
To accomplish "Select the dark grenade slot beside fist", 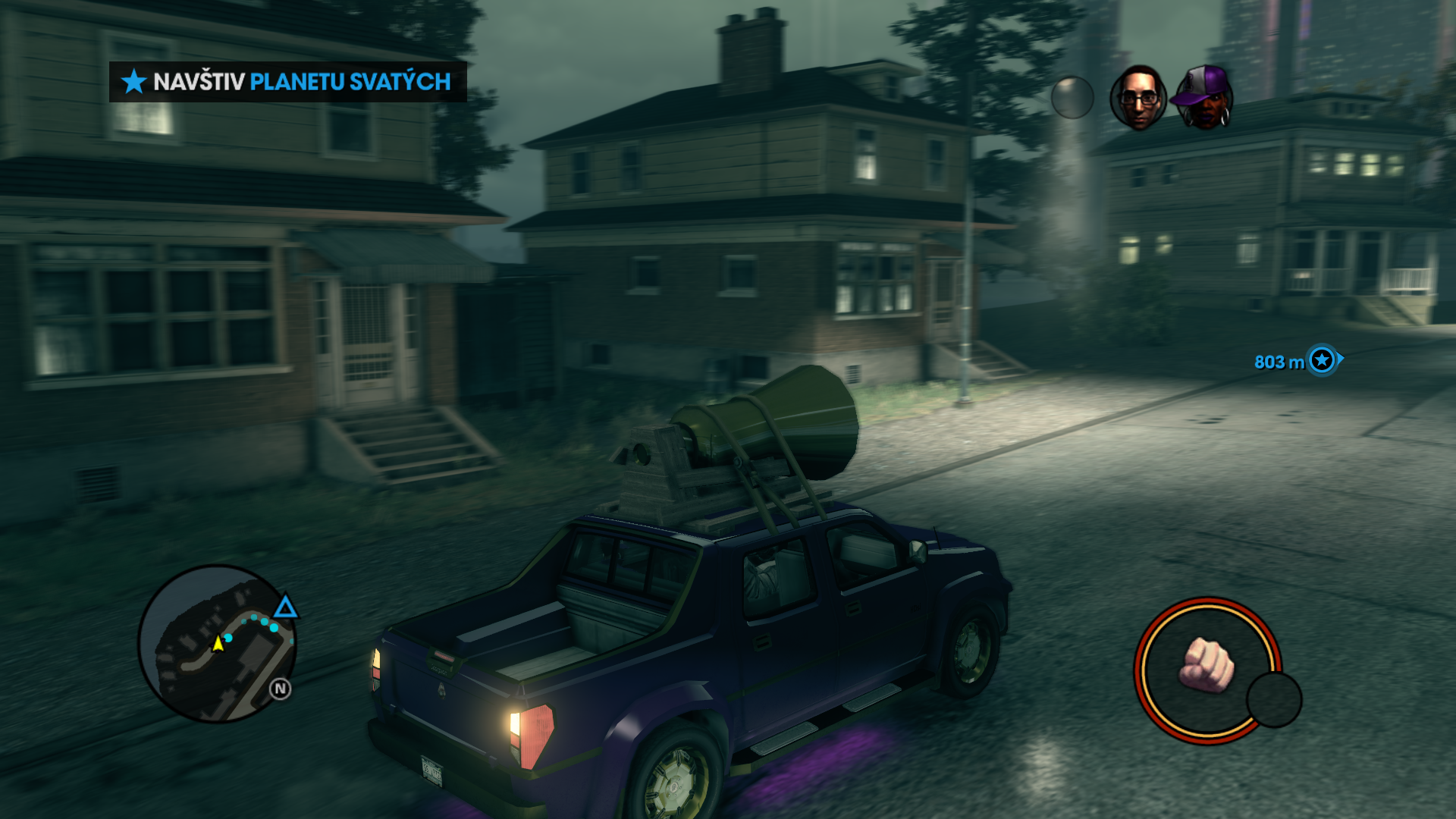I will pyautogui.click(x=1274, y=699).
